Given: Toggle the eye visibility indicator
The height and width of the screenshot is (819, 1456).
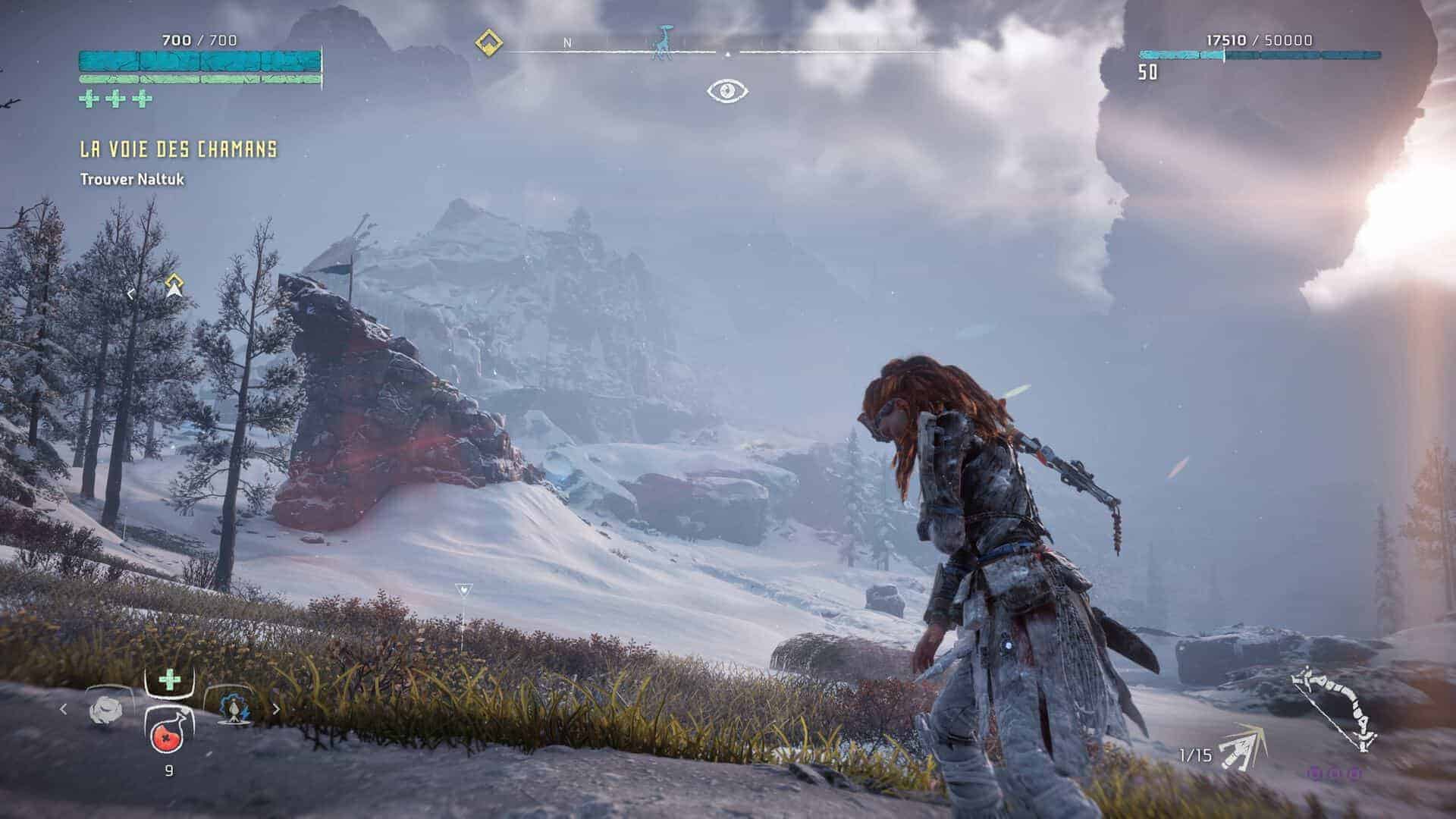Looking at the screenshot, I should pyautogui.click(x=727, y=92).
